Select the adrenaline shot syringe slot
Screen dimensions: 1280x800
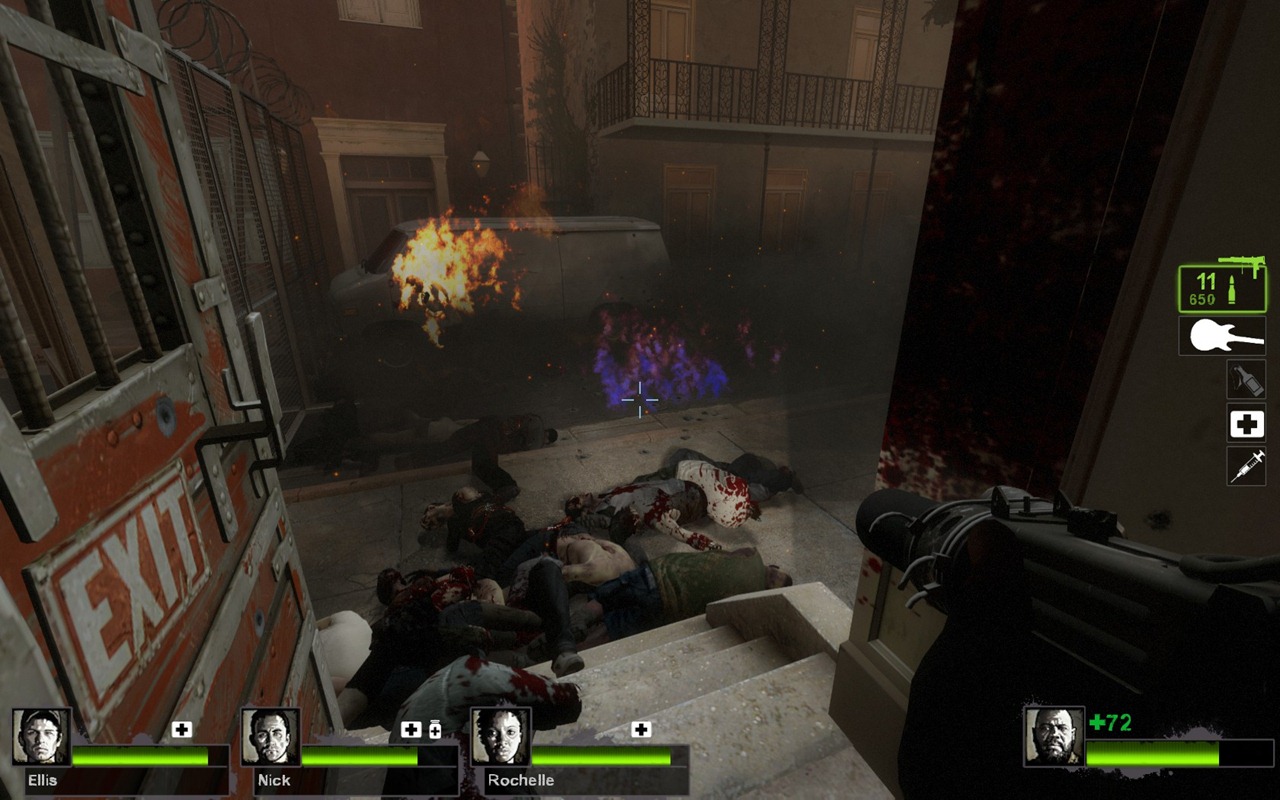[x=1246, y=466]
